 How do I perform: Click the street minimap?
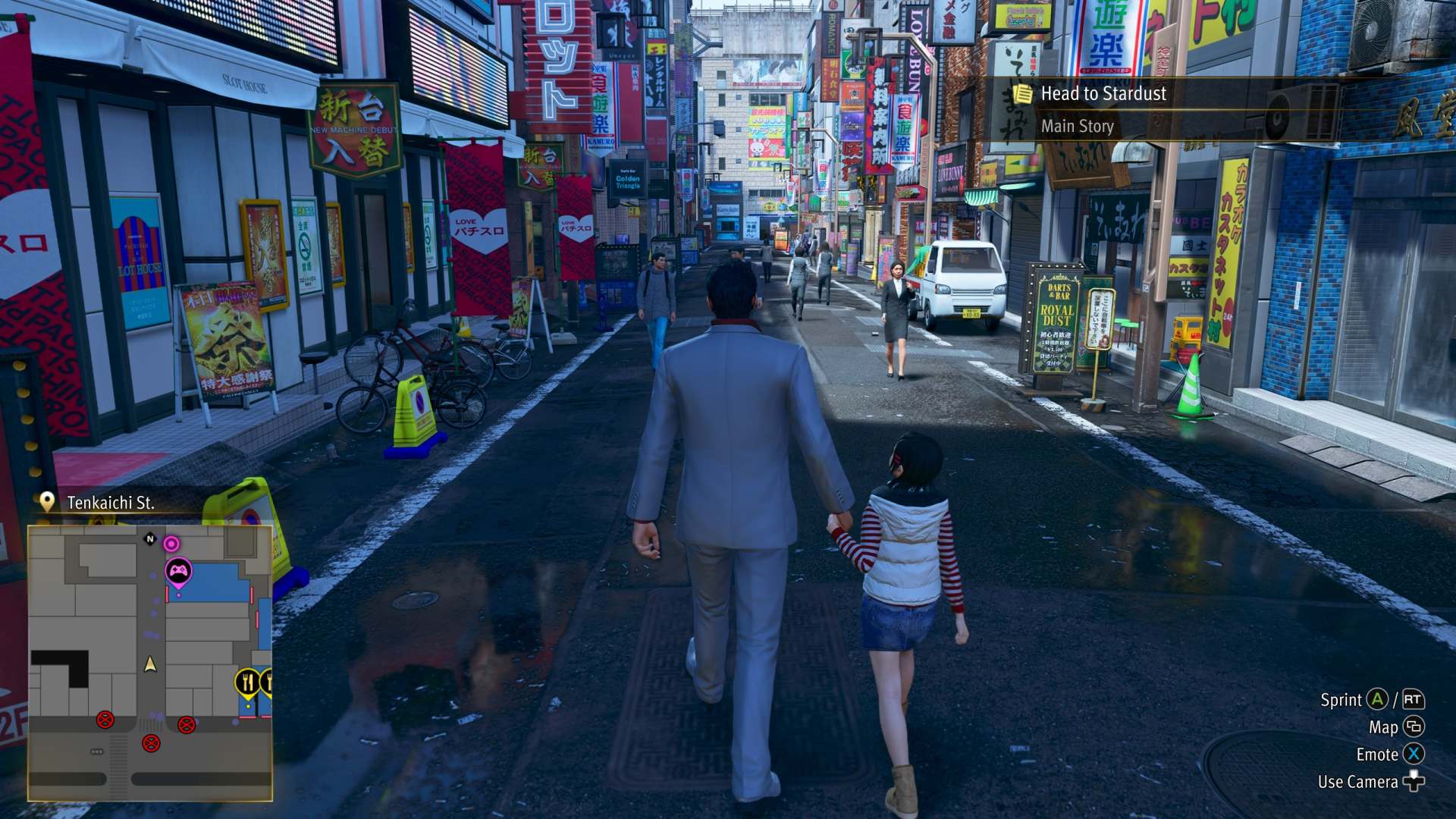(150, 662)
